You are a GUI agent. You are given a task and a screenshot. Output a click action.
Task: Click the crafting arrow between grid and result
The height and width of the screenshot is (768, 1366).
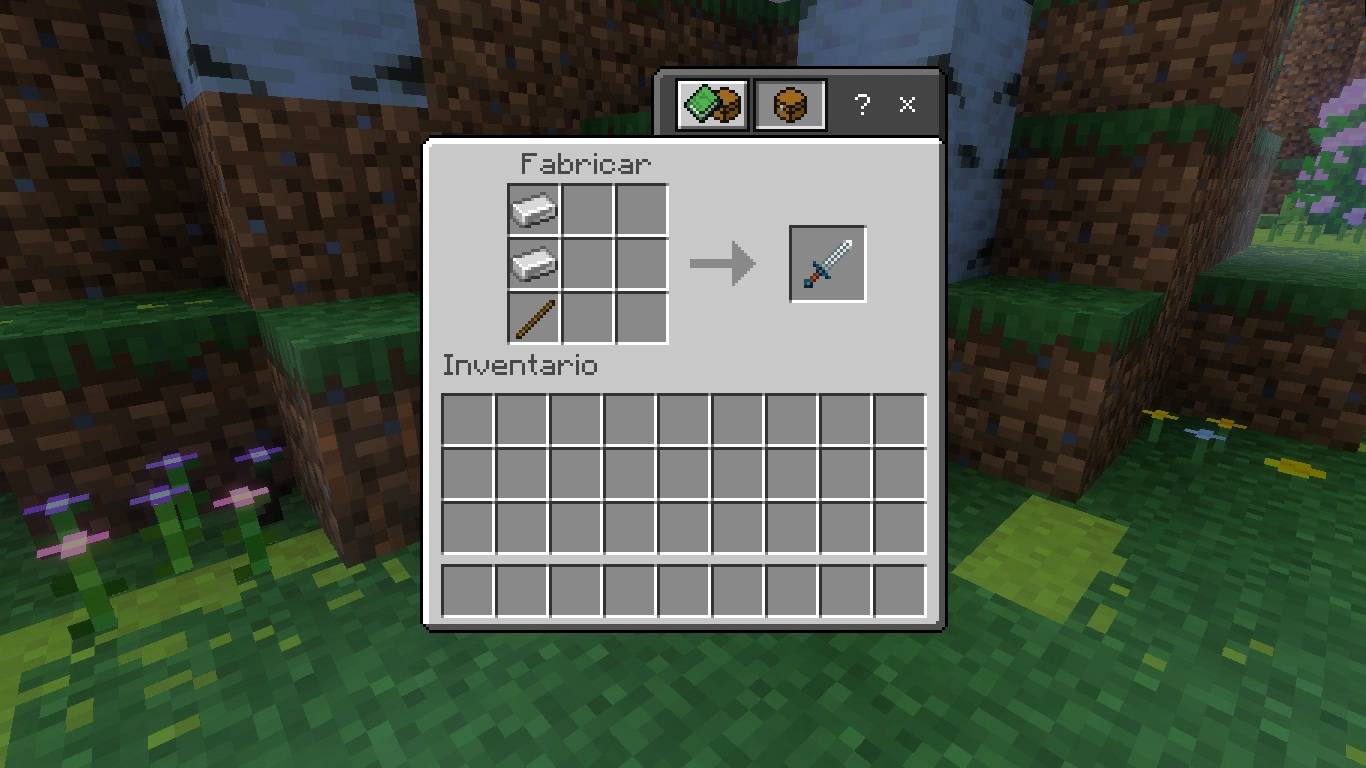[x=722, y=263]
